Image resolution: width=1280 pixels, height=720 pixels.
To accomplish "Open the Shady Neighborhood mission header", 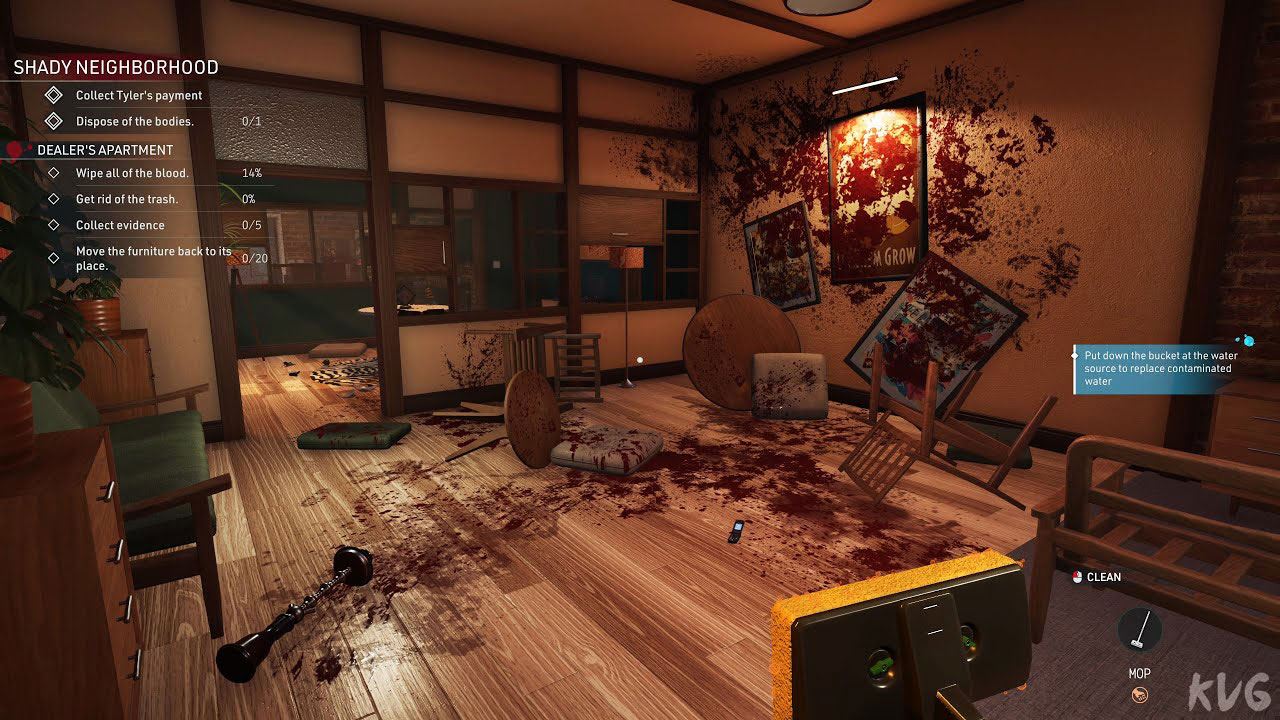I will point(116,68).
